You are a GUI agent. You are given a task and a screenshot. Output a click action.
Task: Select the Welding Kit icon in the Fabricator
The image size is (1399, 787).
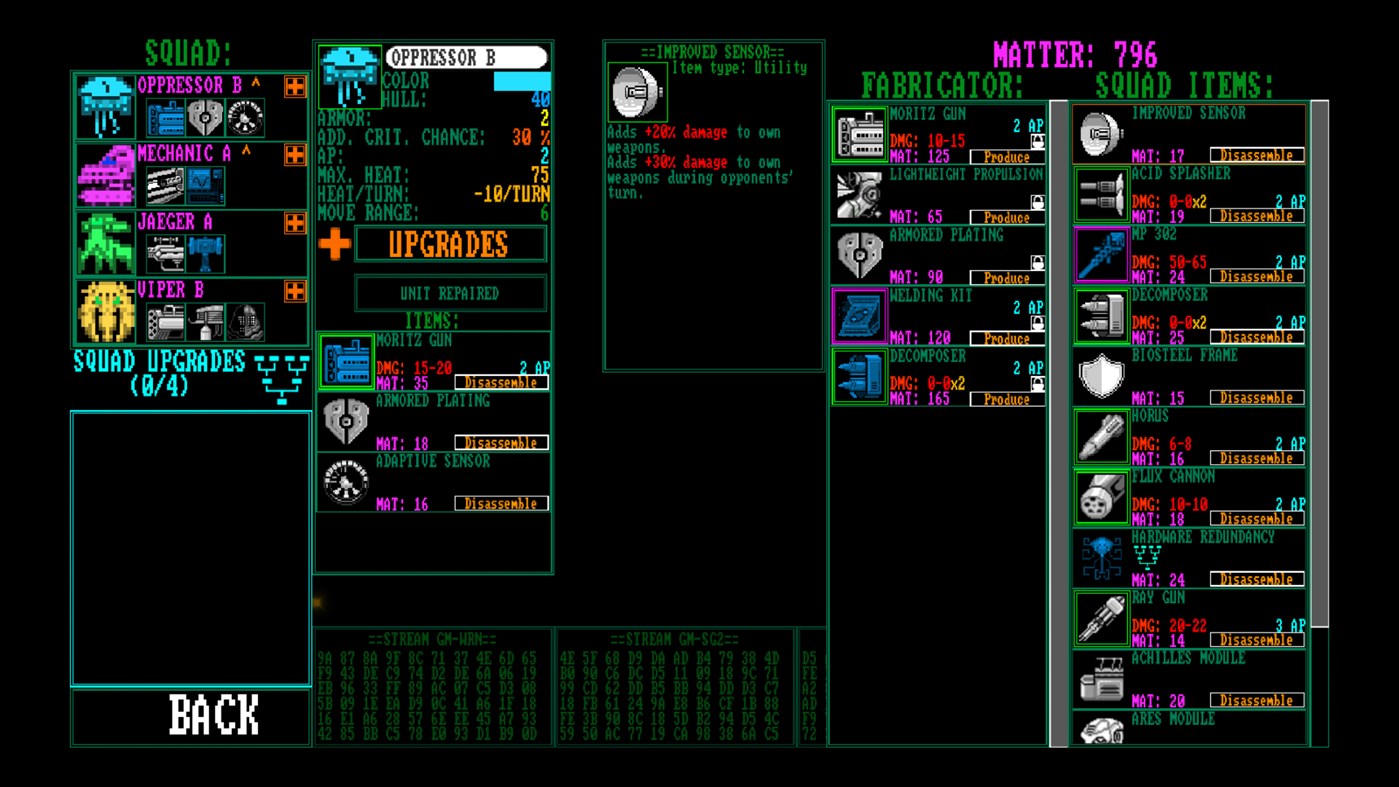click(858, 315)
